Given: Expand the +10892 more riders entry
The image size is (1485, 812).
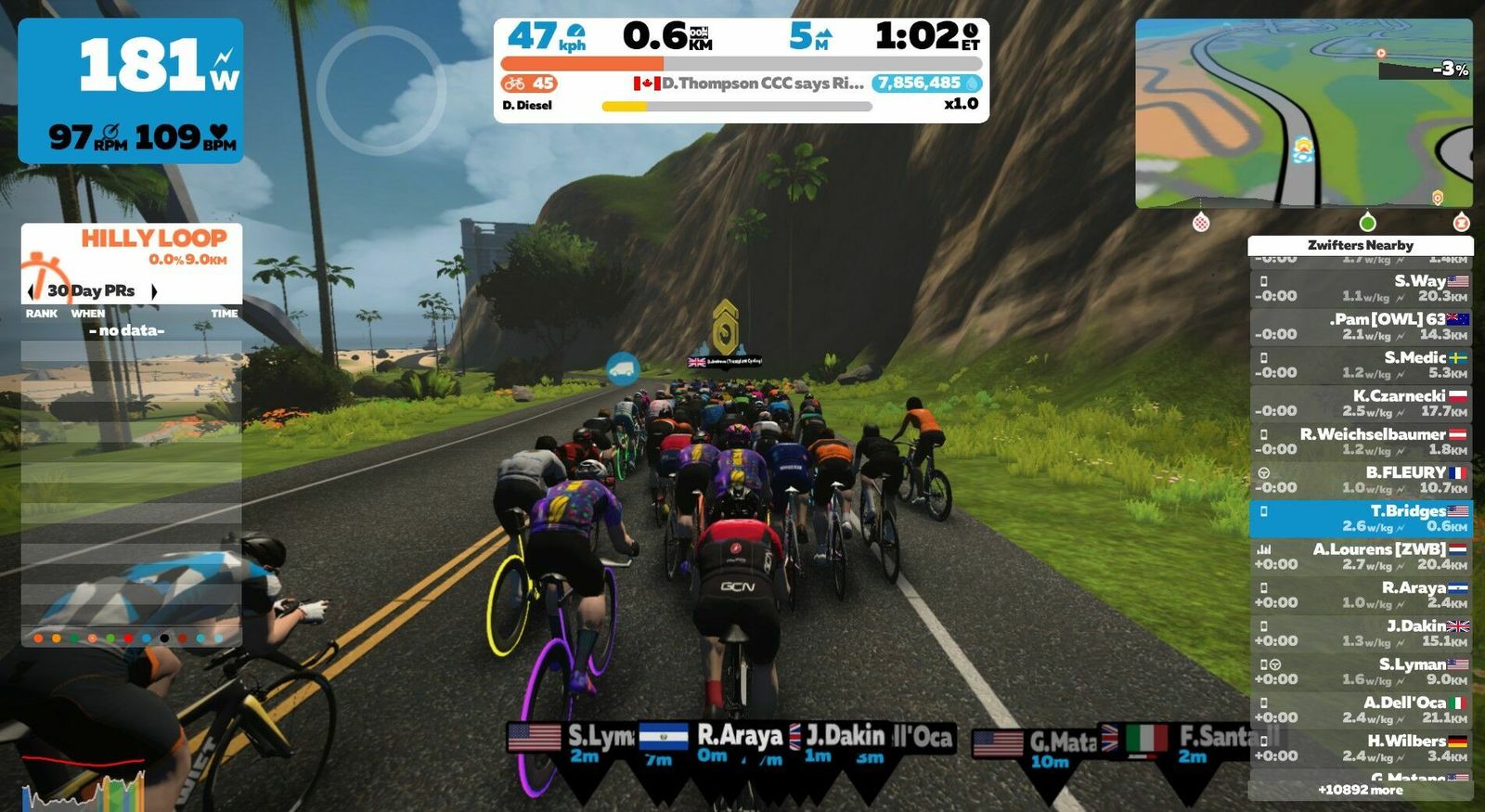Looking at the screenshot, I should (x=1360, y=790).
